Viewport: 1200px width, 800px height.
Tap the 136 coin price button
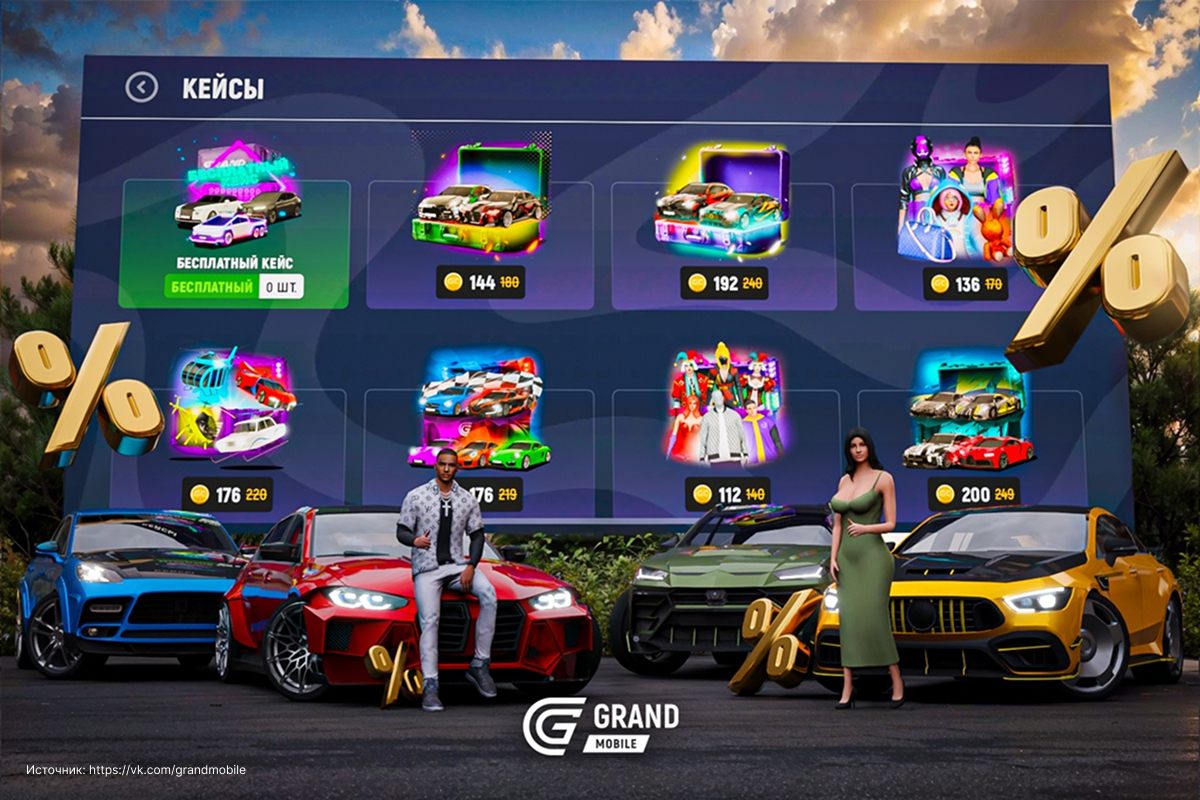965,284
